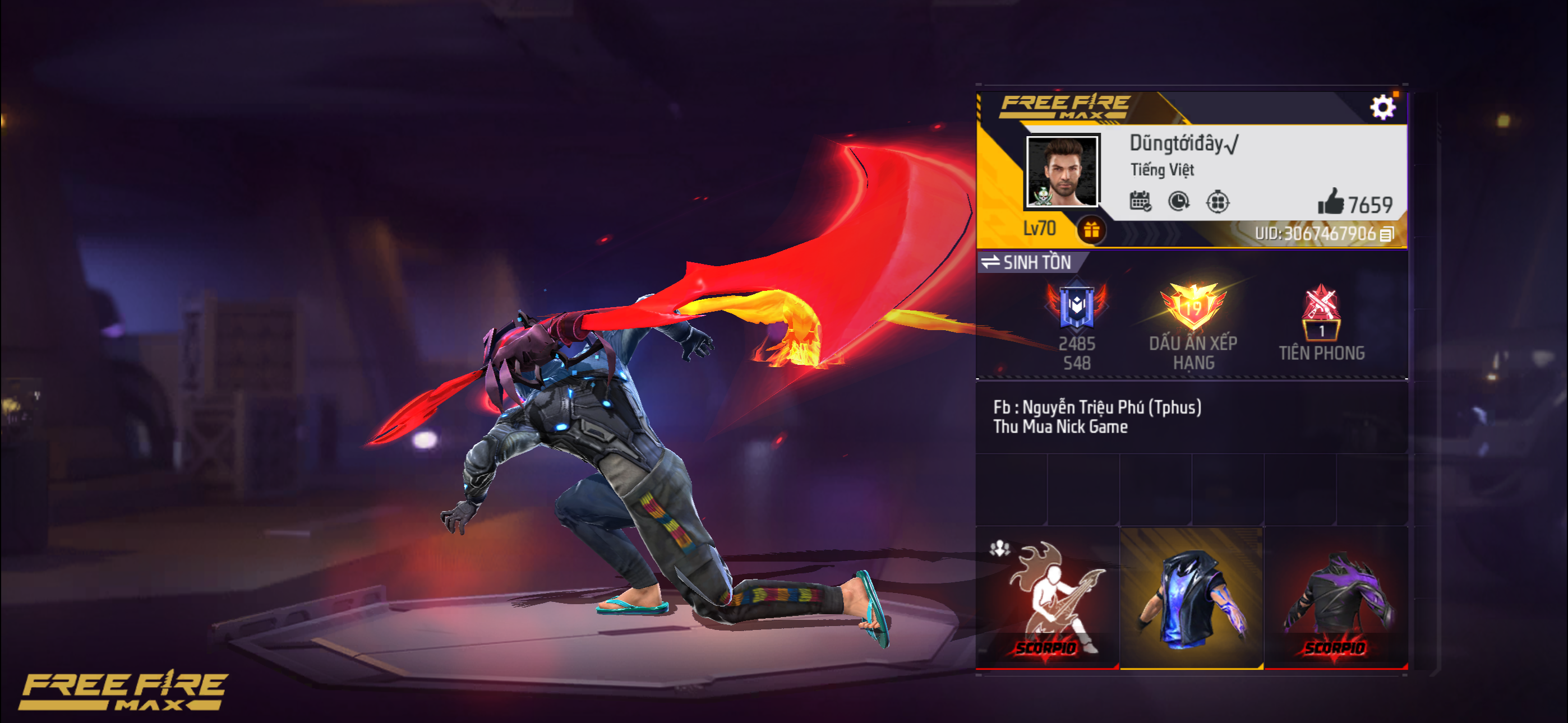Switch the Sinh Tồn mode toggle
The image size is (1568, 723).
click(x=1027, y=262)
